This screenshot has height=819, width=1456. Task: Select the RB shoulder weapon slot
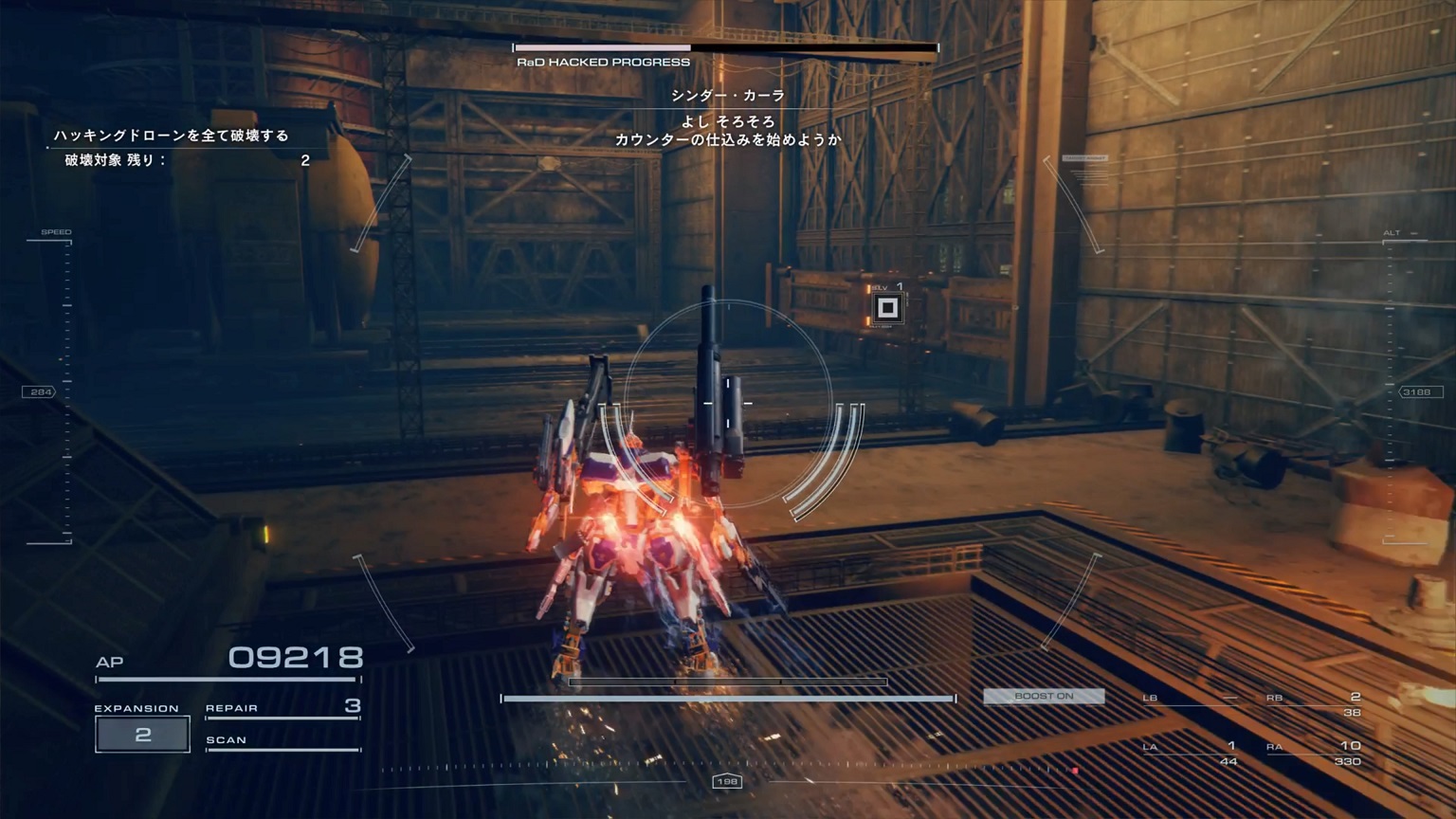1314,703
